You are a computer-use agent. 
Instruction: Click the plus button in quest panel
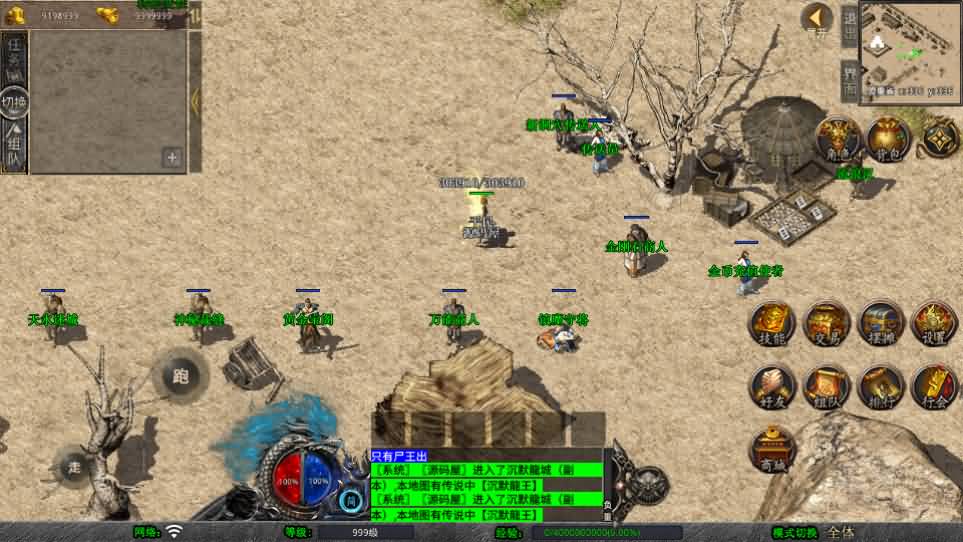[172, 157]
